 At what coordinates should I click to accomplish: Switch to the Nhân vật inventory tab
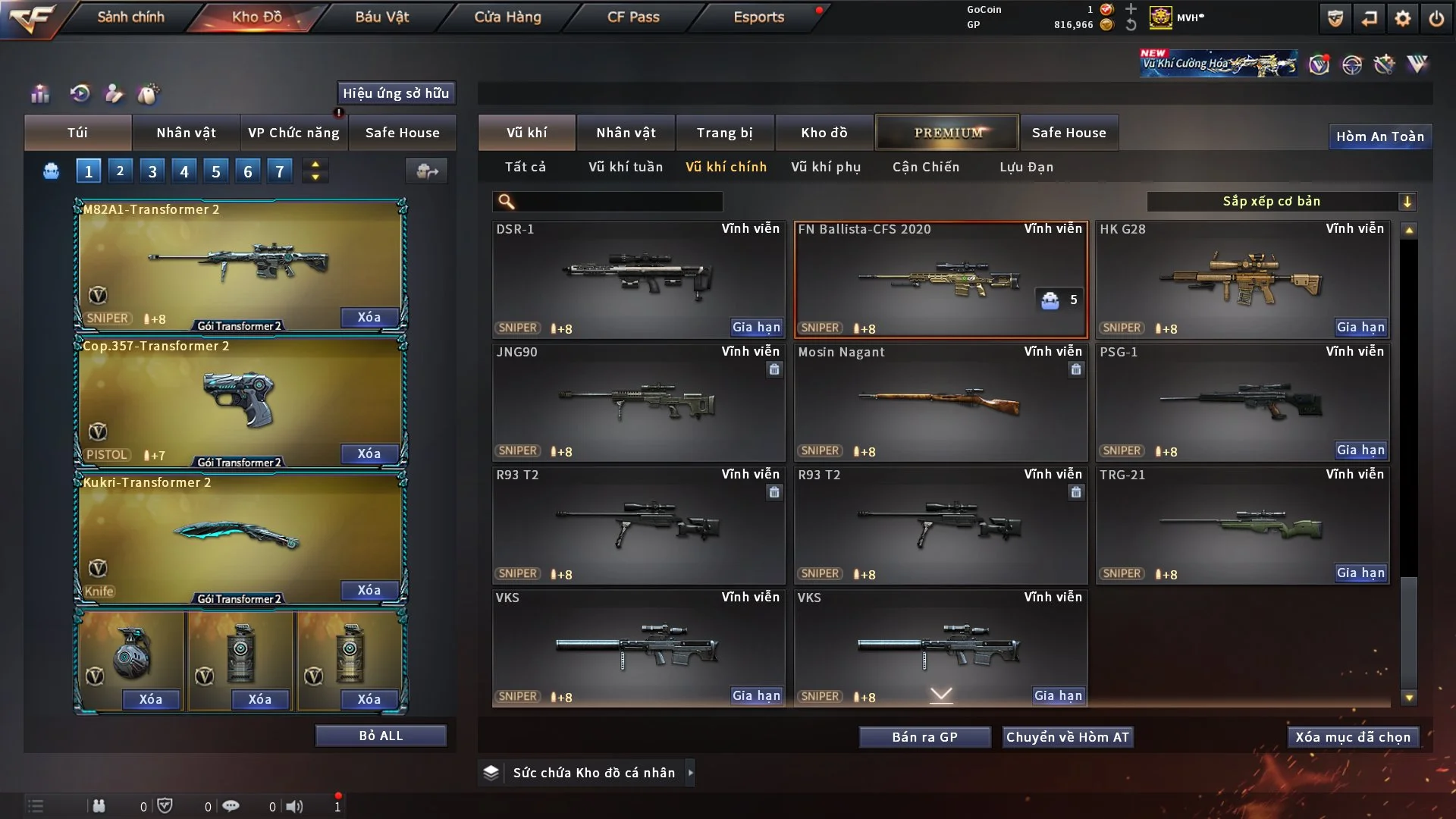(x=625, y=133)
